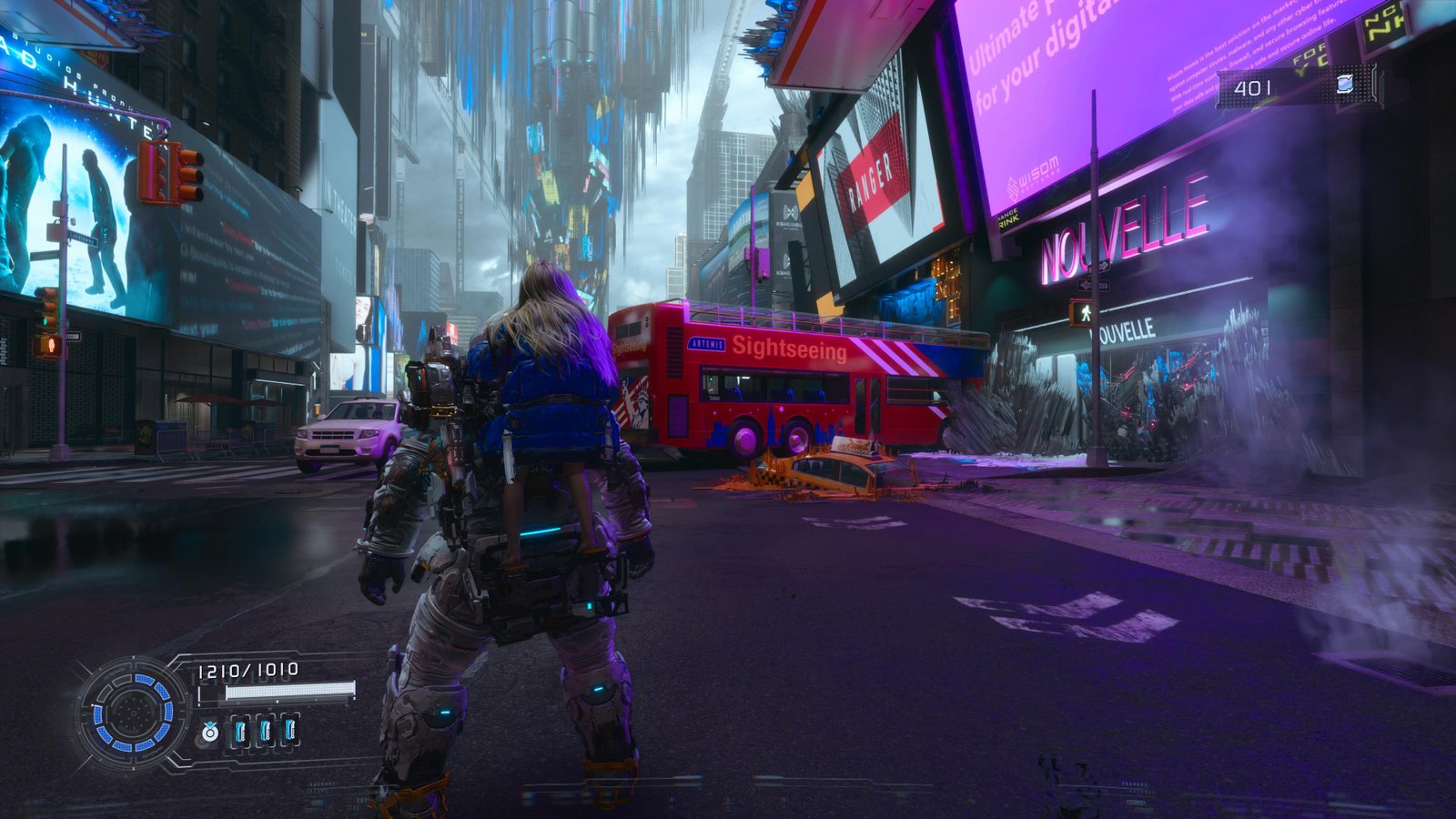
Task: Select the round ring icon beside the cartridges
Action: [210, 731]
